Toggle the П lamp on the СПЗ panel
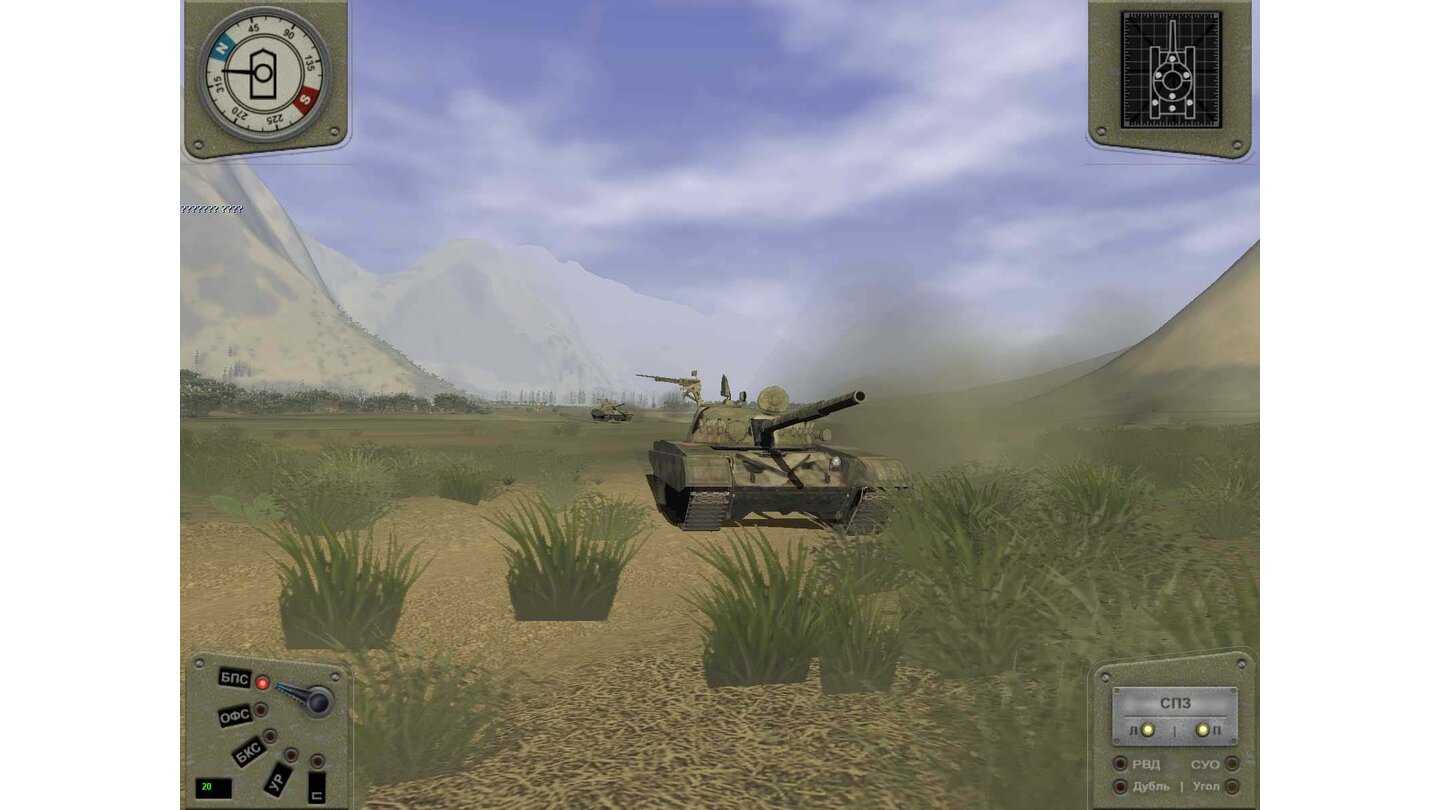Screen dimensions: 1440x810 tap(1202, 731)
